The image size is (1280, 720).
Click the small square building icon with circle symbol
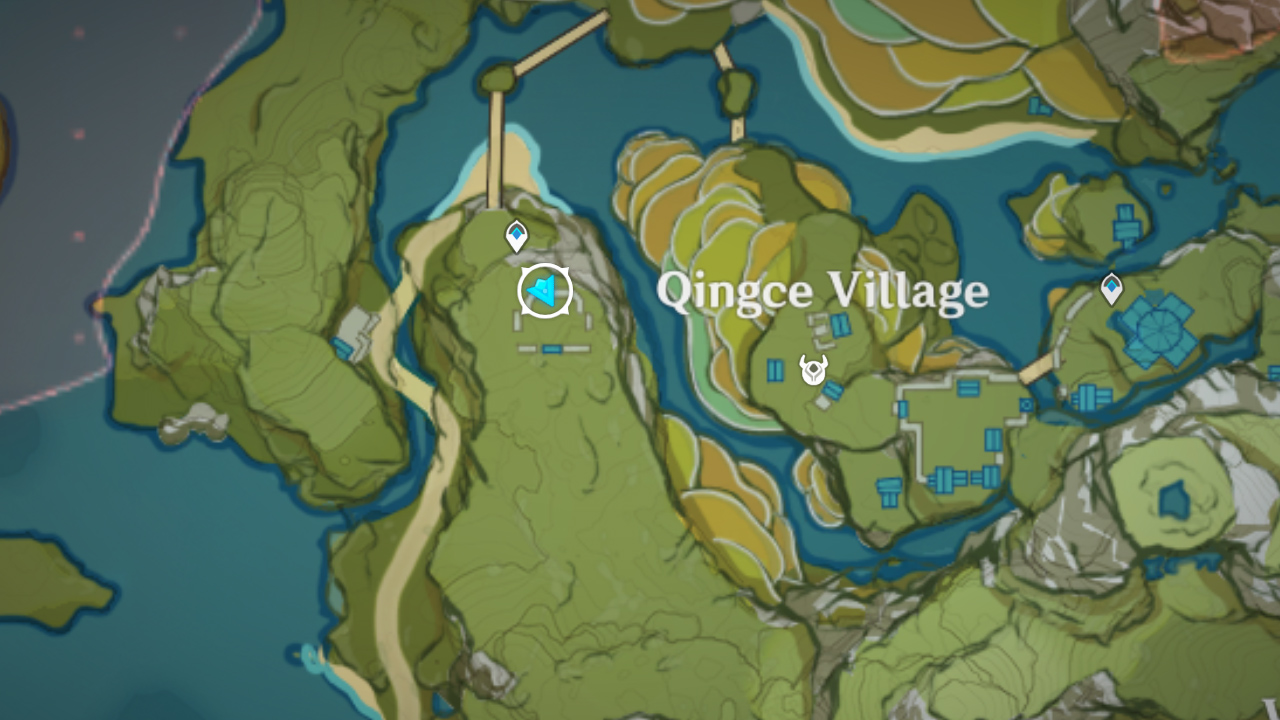(x=1026, y=405)
